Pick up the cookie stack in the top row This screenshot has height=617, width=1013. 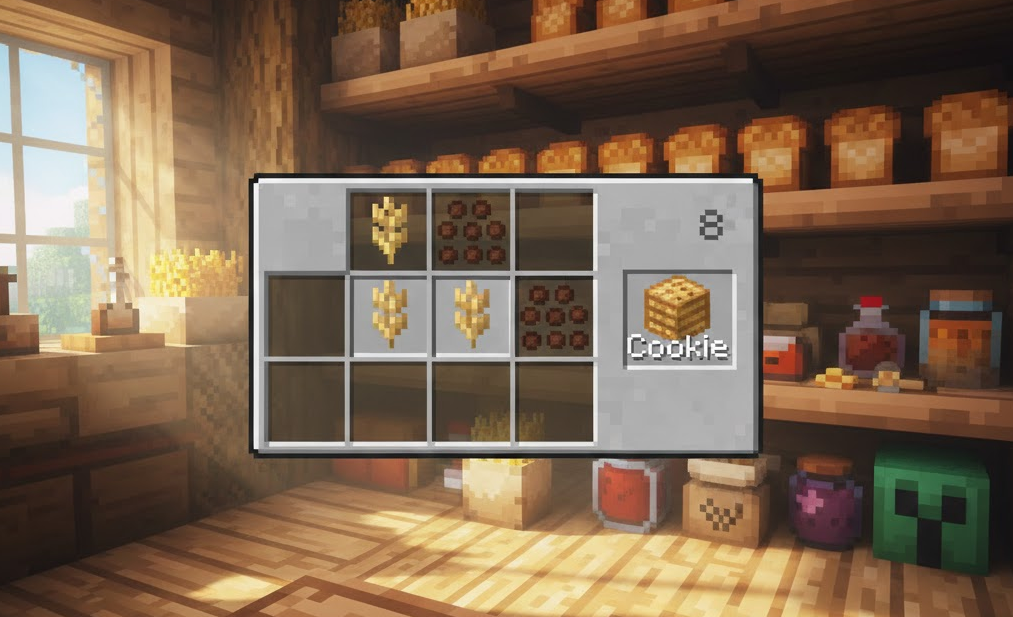(x=471, y=229)
